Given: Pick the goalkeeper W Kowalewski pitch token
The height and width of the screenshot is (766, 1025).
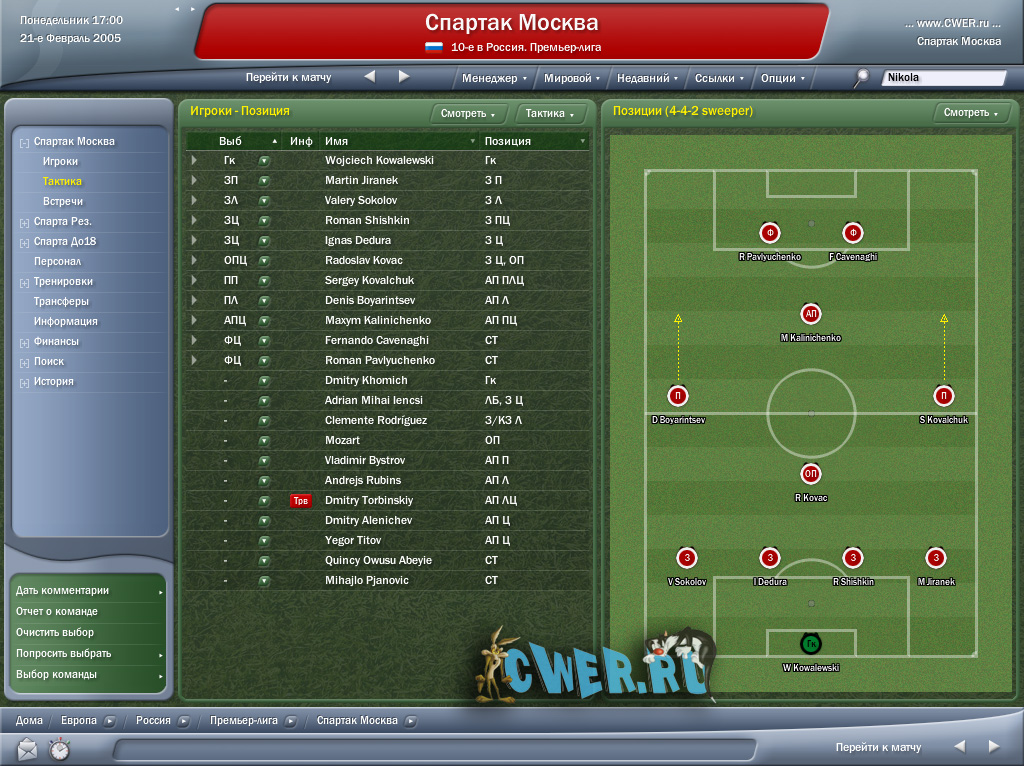Looking at the screenshot, I should 811,644.
